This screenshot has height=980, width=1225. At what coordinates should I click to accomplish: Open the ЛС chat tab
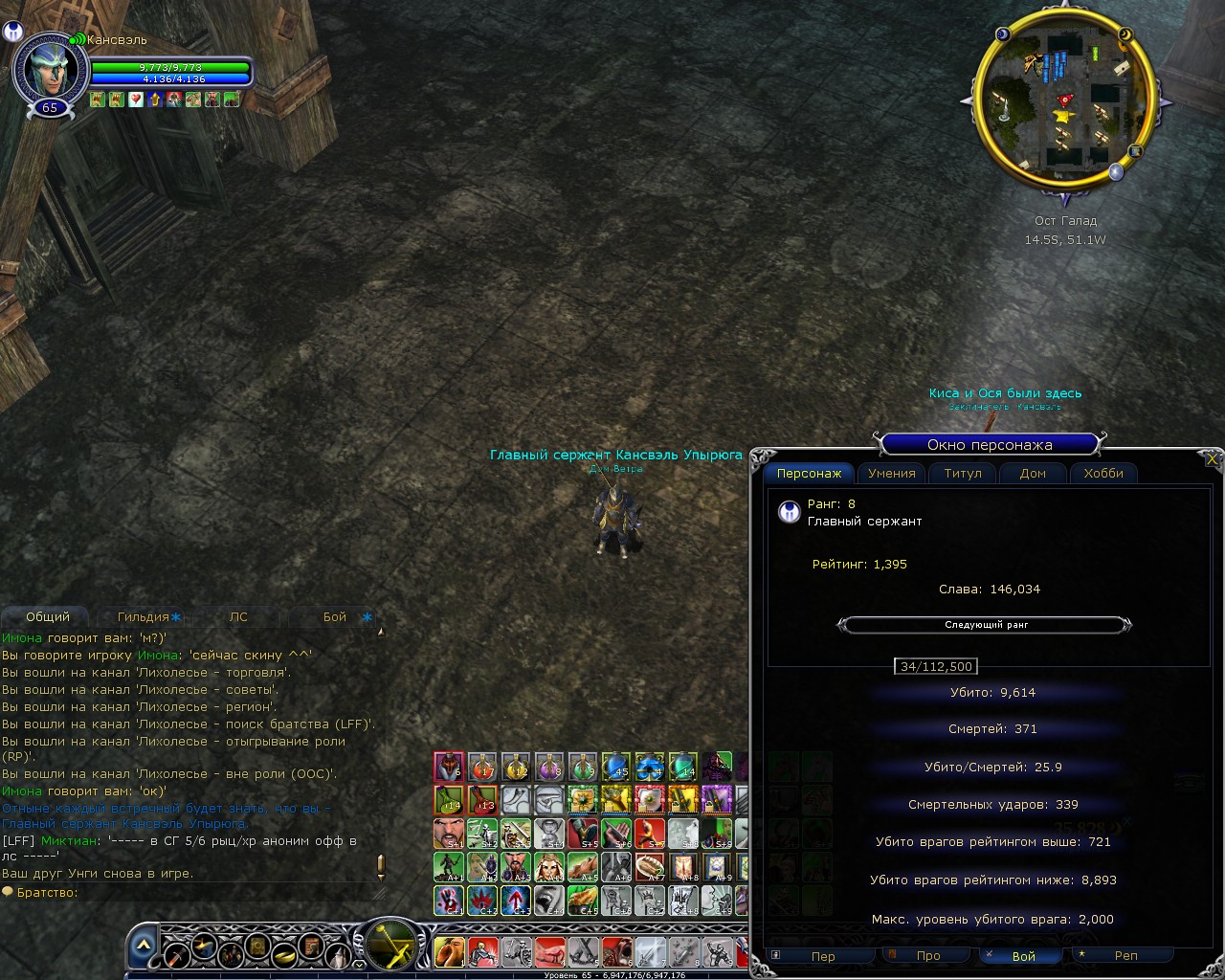click(x=238, y=617)
